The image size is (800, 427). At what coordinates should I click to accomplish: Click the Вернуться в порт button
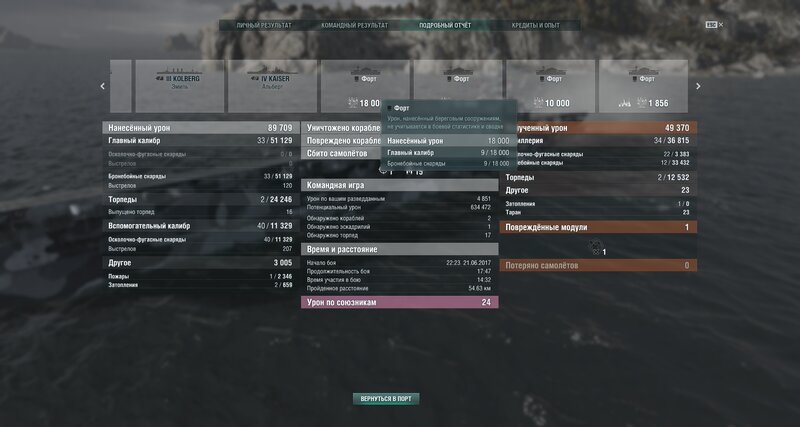(386, 398)
